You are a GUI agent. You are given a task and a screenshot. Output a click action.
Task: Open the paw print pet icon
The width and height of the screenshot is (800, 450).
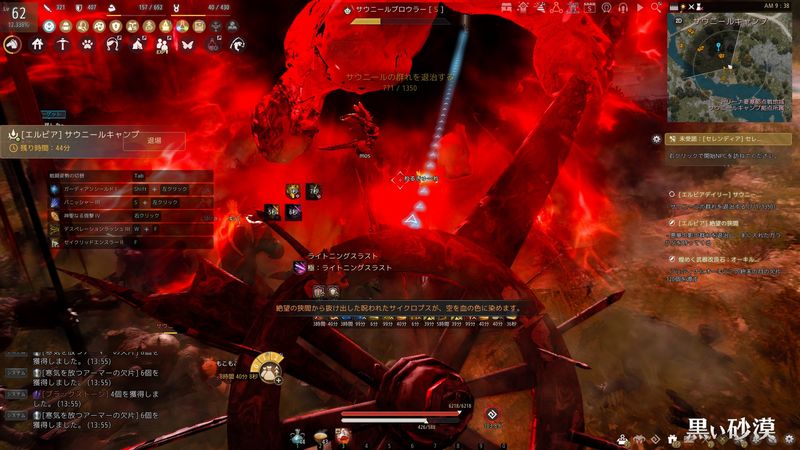click(87, 44)
